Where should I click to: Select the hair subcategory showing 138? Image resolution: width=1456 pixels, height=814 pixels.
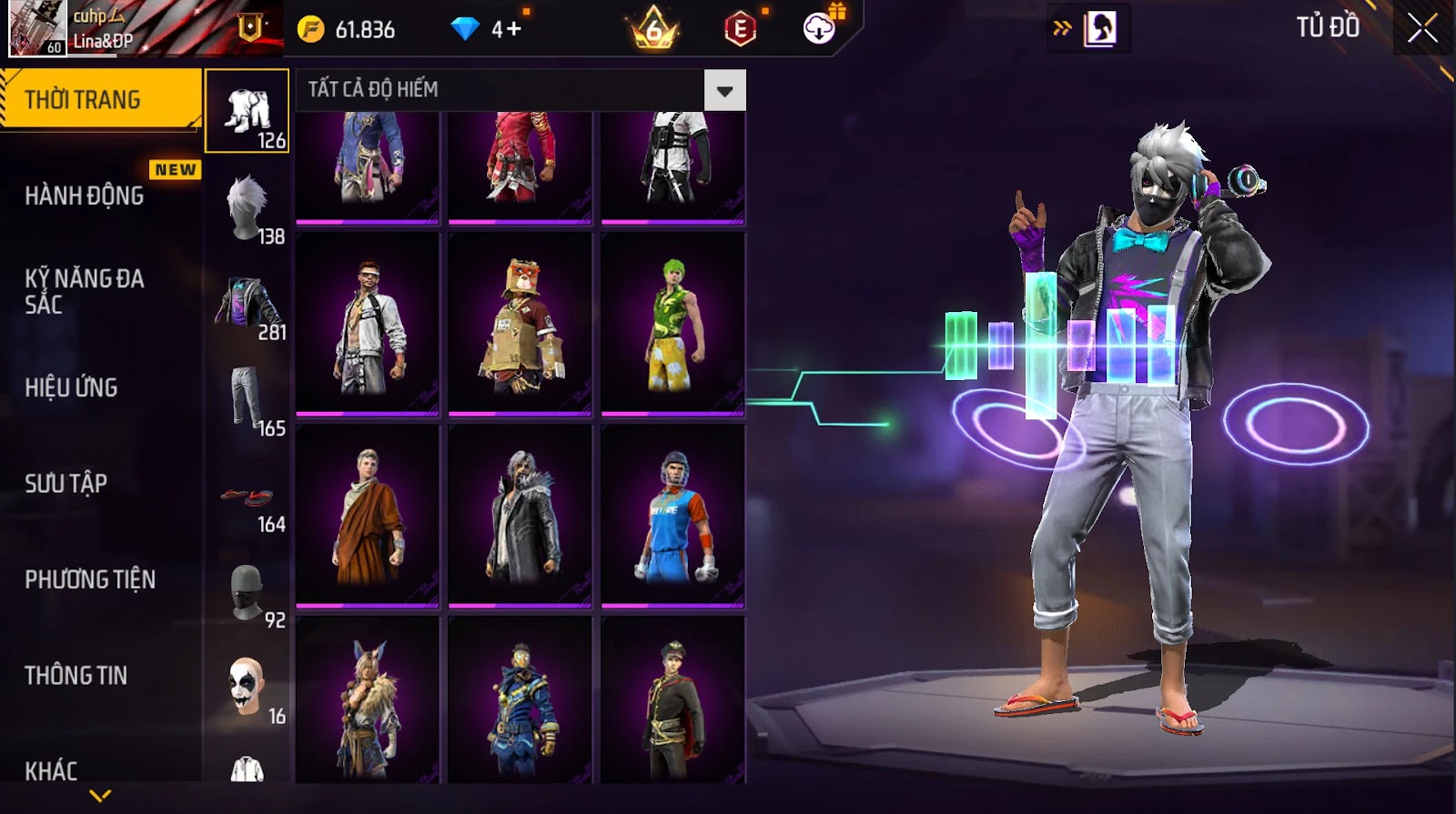coord(248,208)
